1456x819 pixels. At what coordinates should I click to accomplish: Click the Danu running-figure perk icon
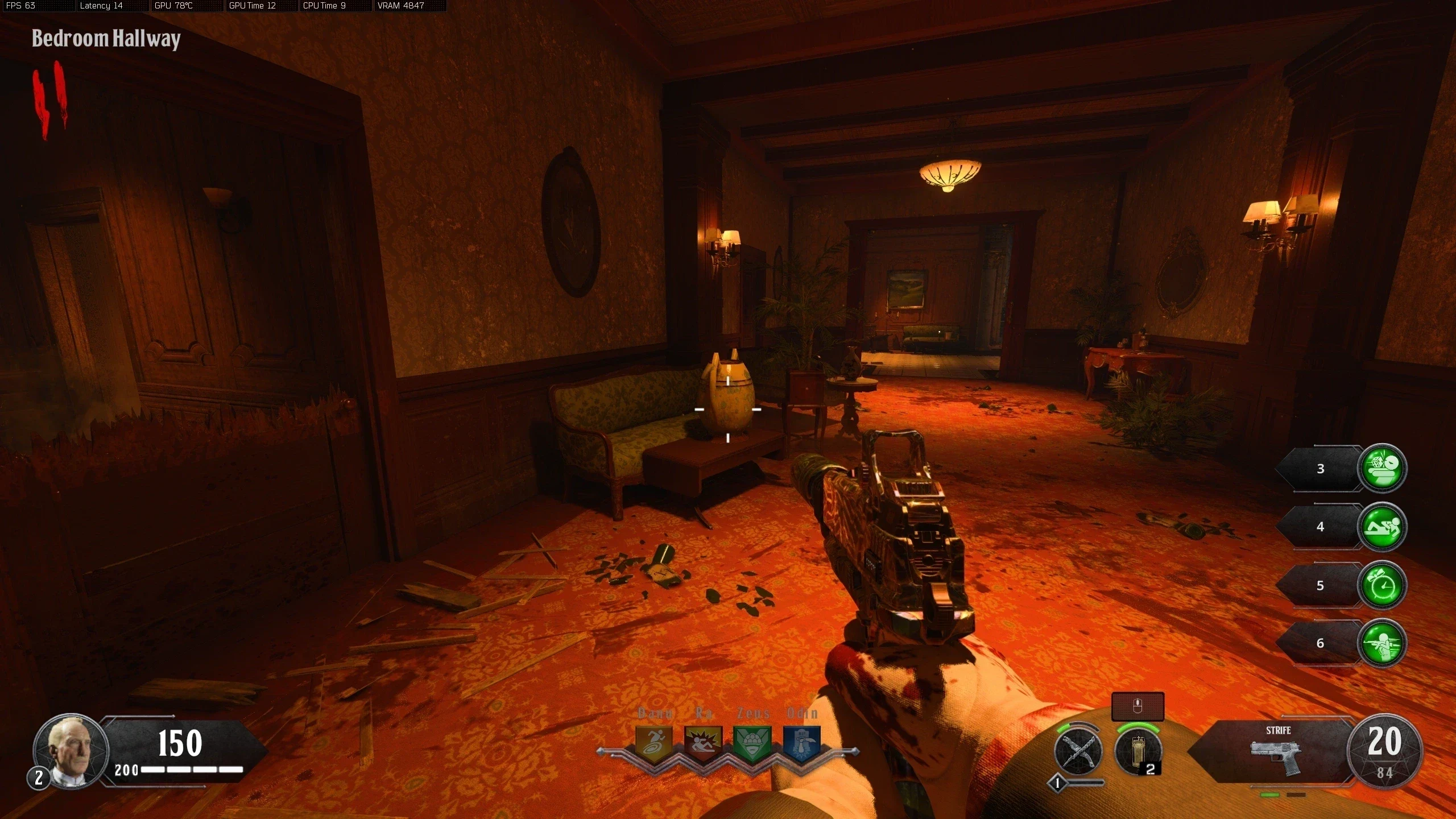[654, 742]
